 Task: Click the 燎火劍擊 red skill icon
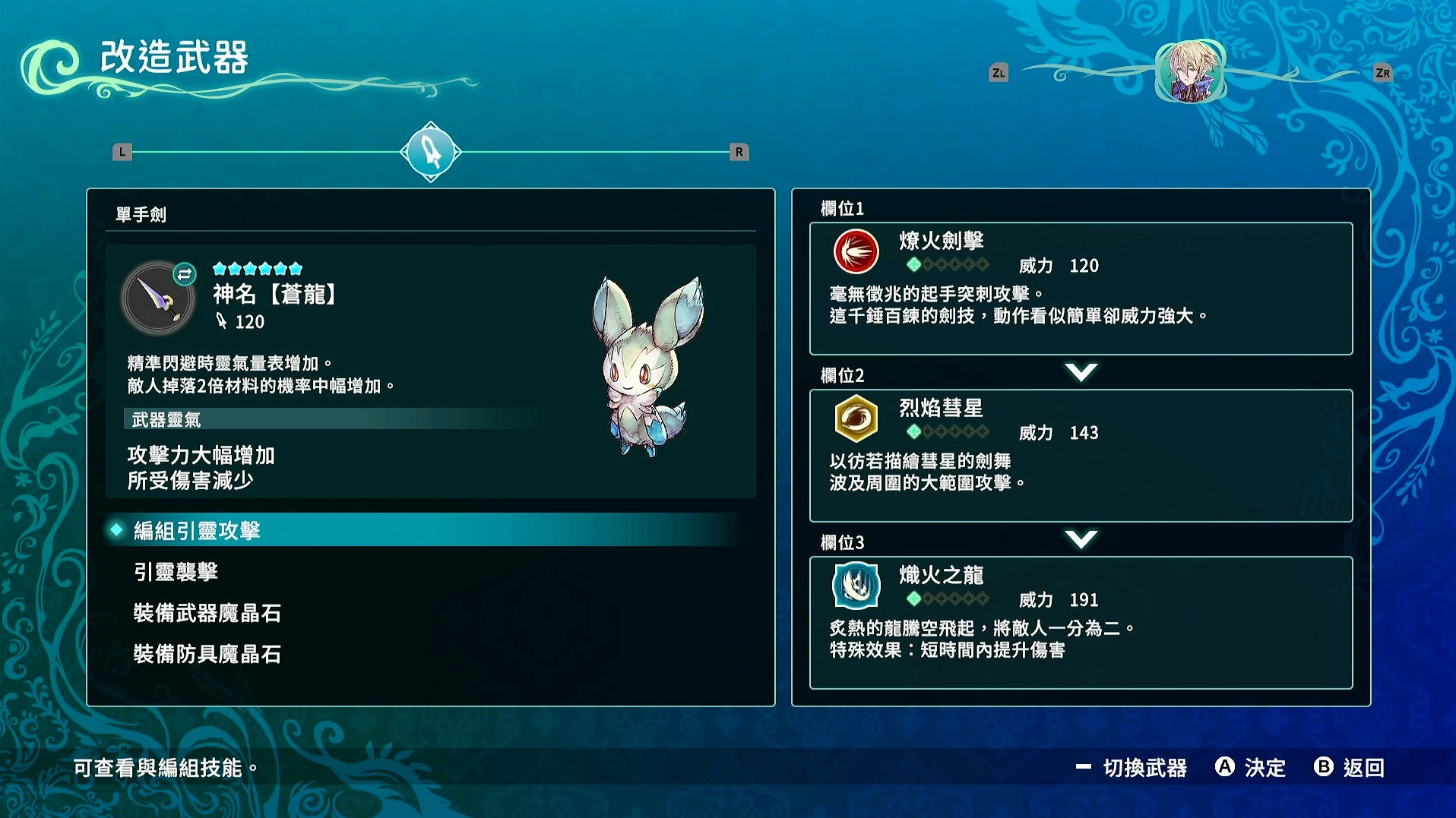point(856,251)
